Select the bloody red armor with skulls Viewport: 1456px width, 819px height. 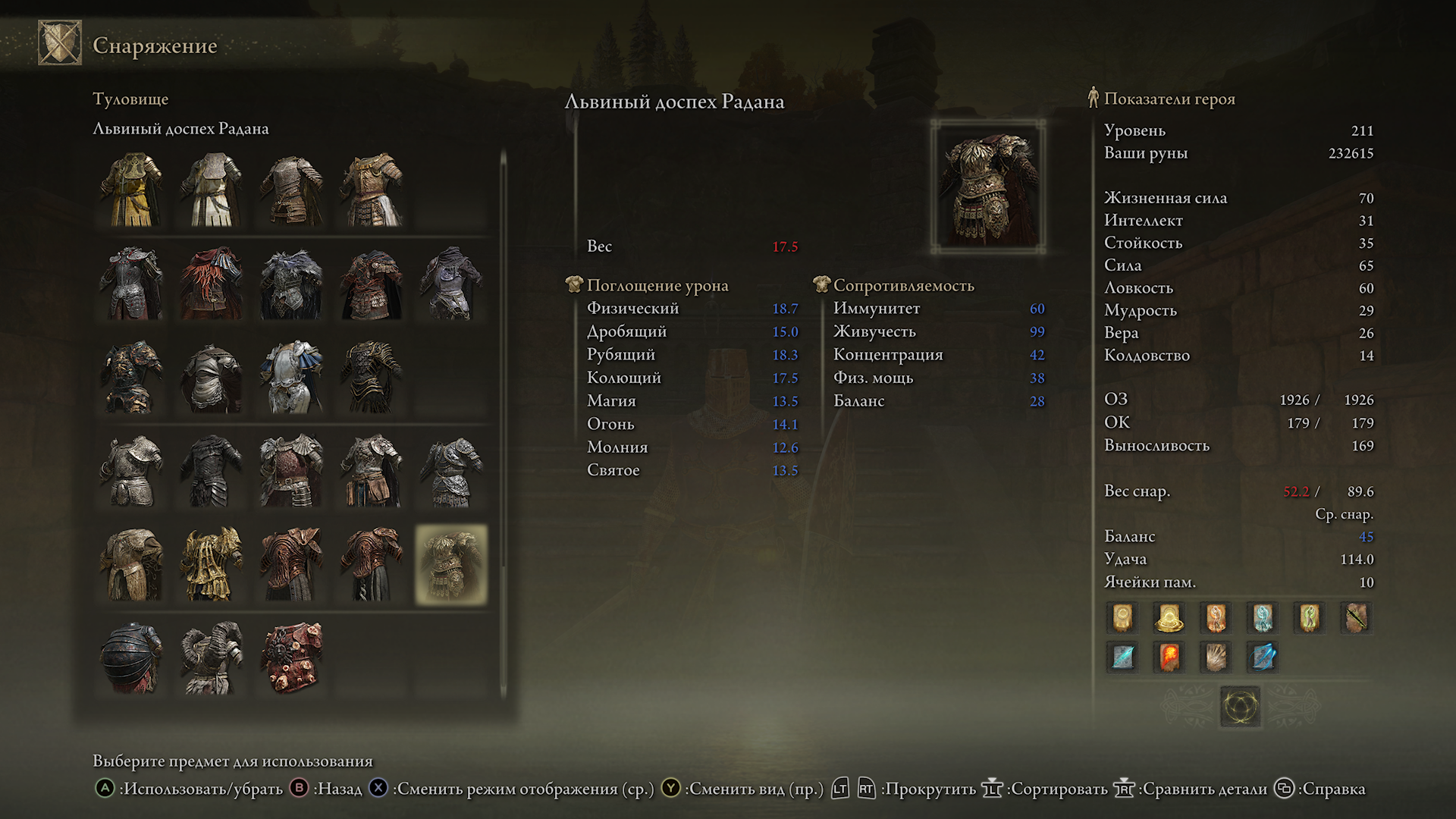(292, 657)
